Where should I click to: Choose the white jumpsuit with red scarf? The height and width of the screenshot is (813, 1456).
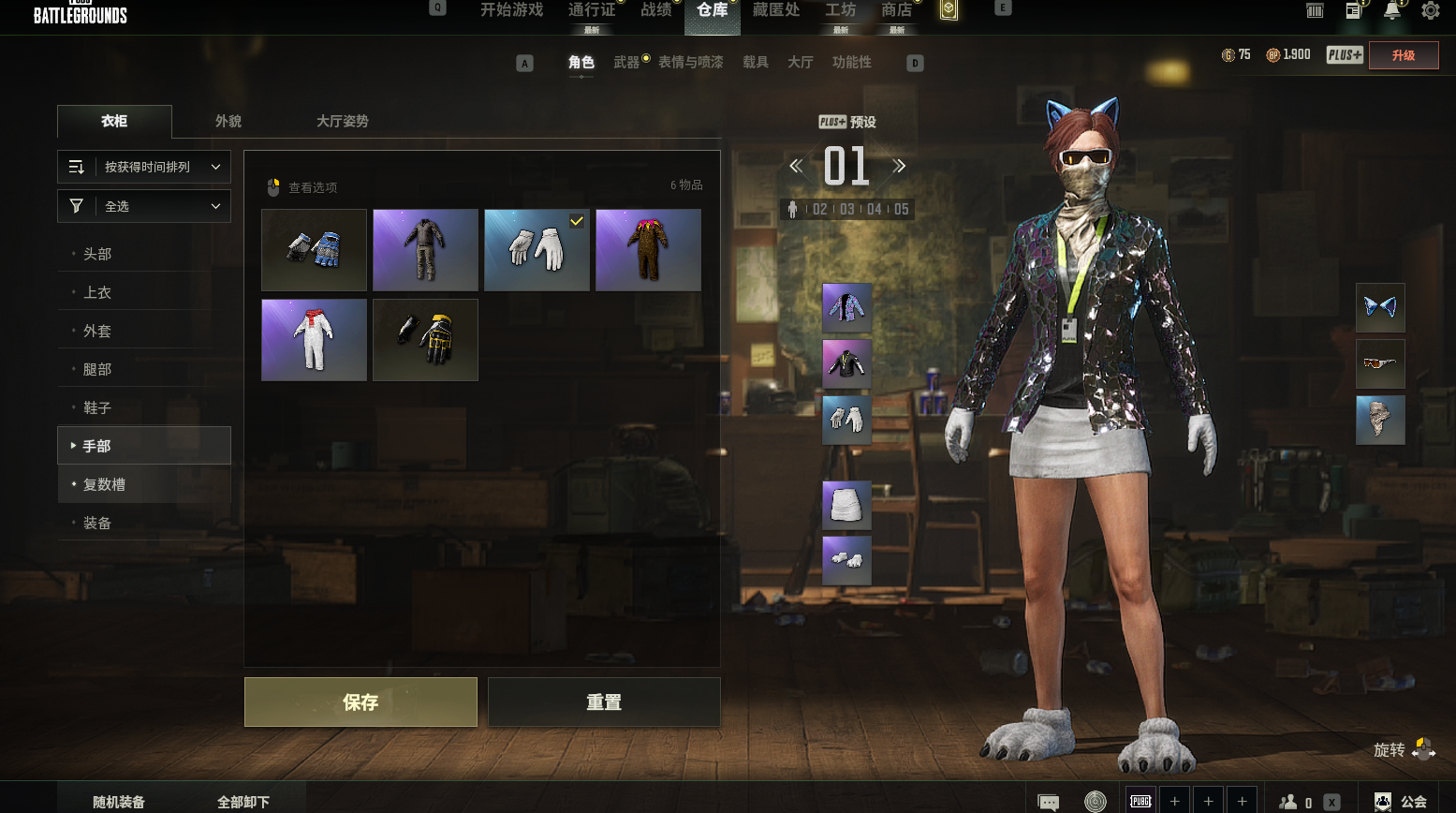tap(314, 340)
